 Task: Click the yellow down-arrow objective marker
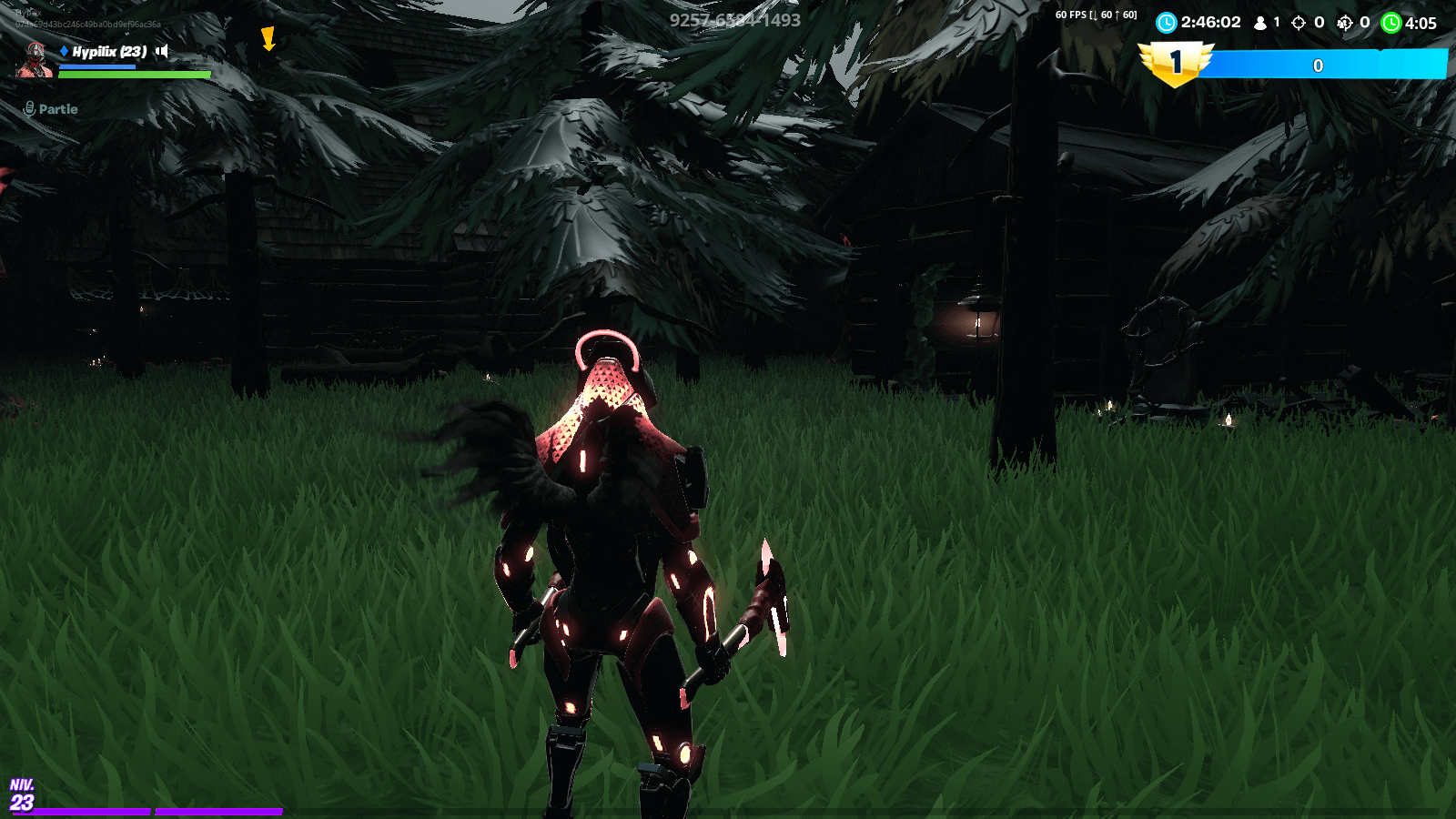coord(268,40)
